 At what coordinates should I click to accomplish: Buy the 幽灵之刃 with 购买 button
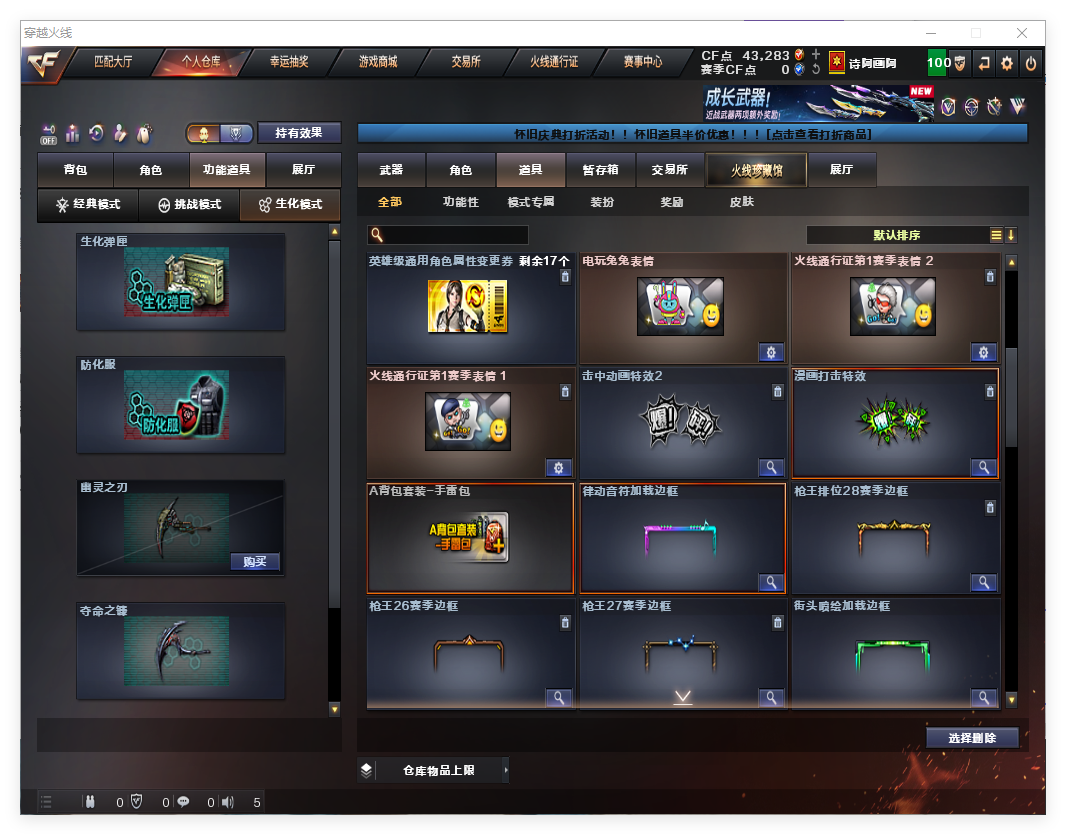coord(254,561)
